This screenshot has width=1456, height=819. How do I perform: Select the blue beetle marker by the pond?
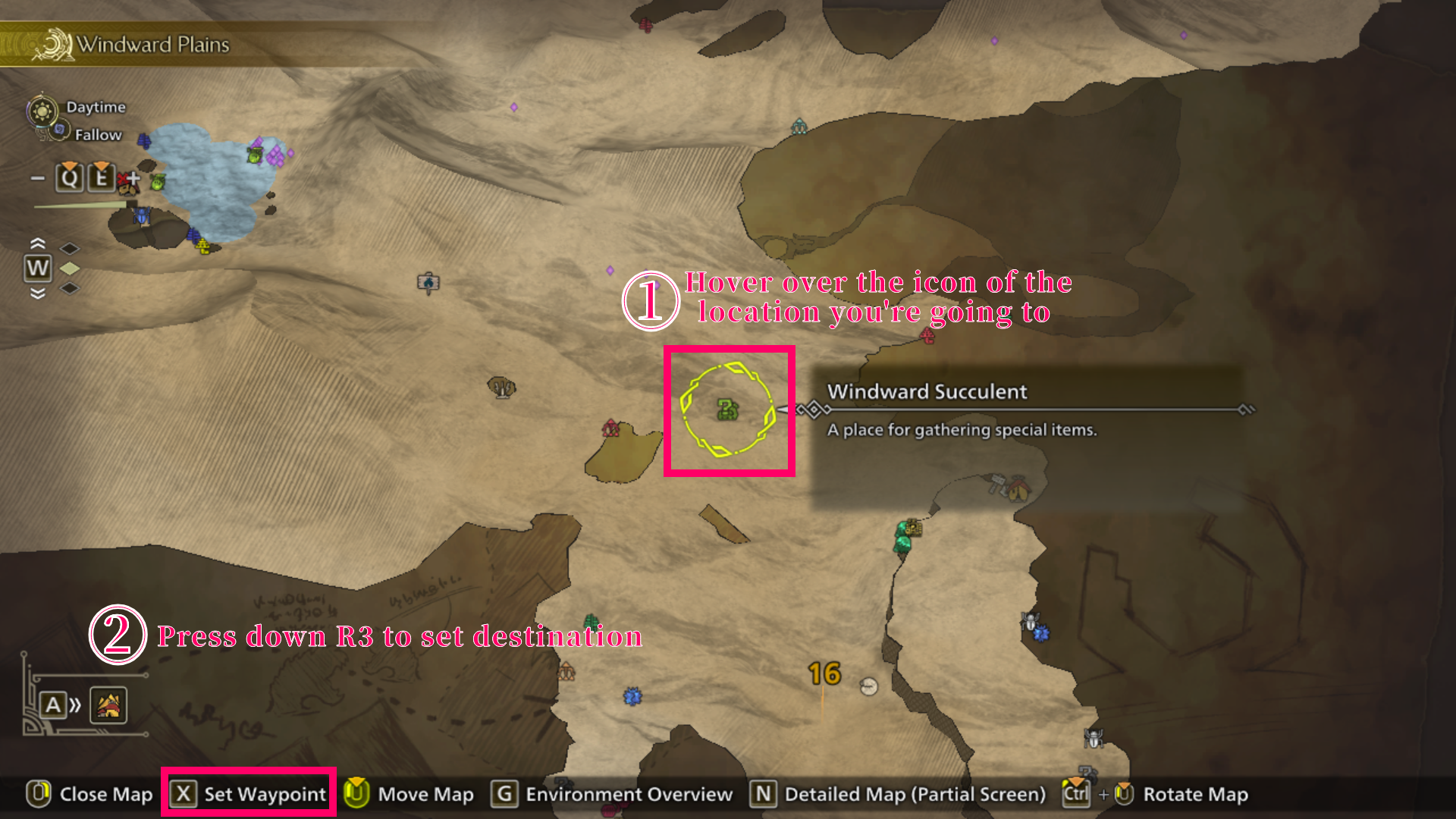click(142, 216)
